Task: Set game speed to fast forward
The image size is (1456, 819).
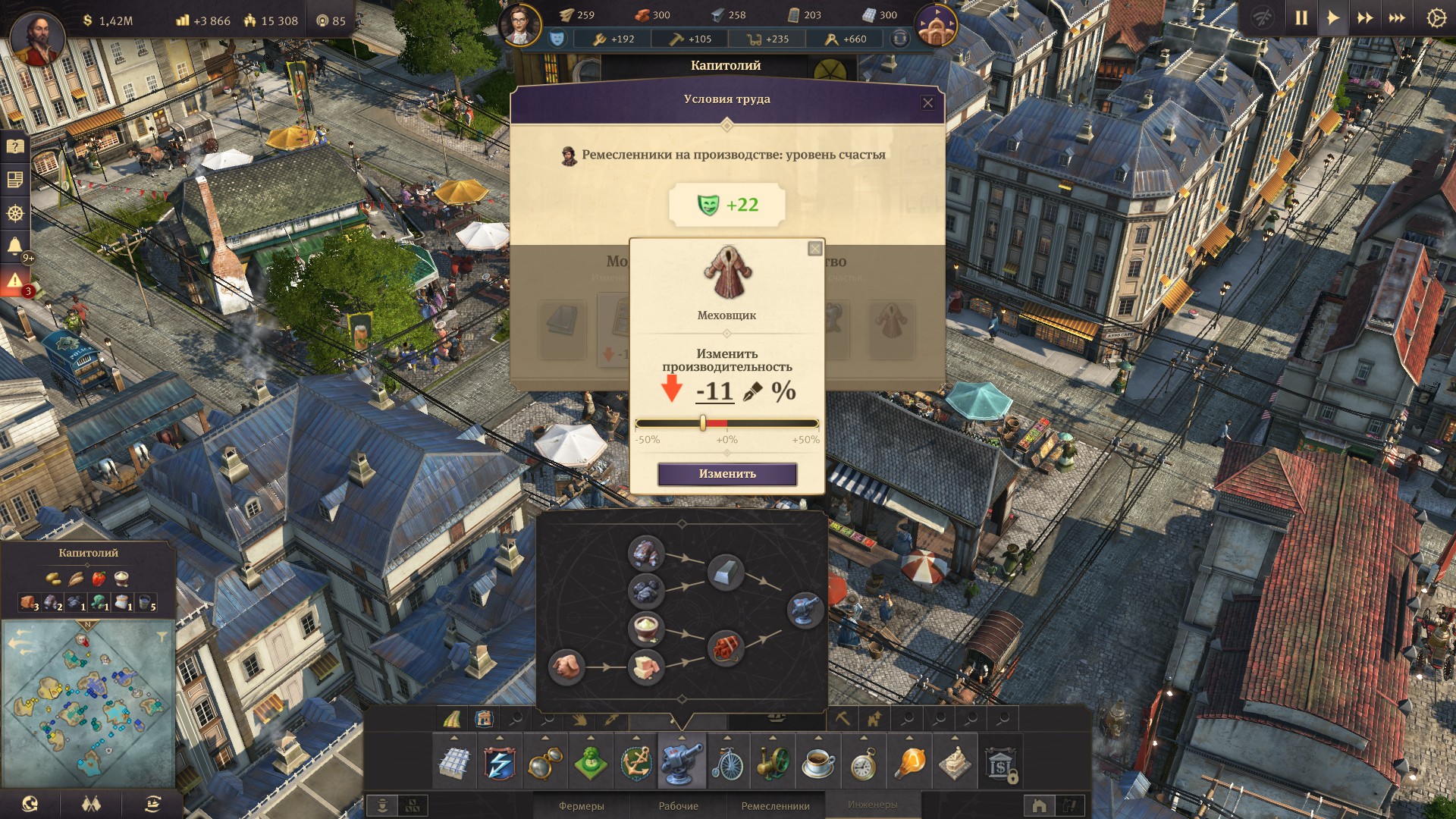Action: pos(1364,18)
